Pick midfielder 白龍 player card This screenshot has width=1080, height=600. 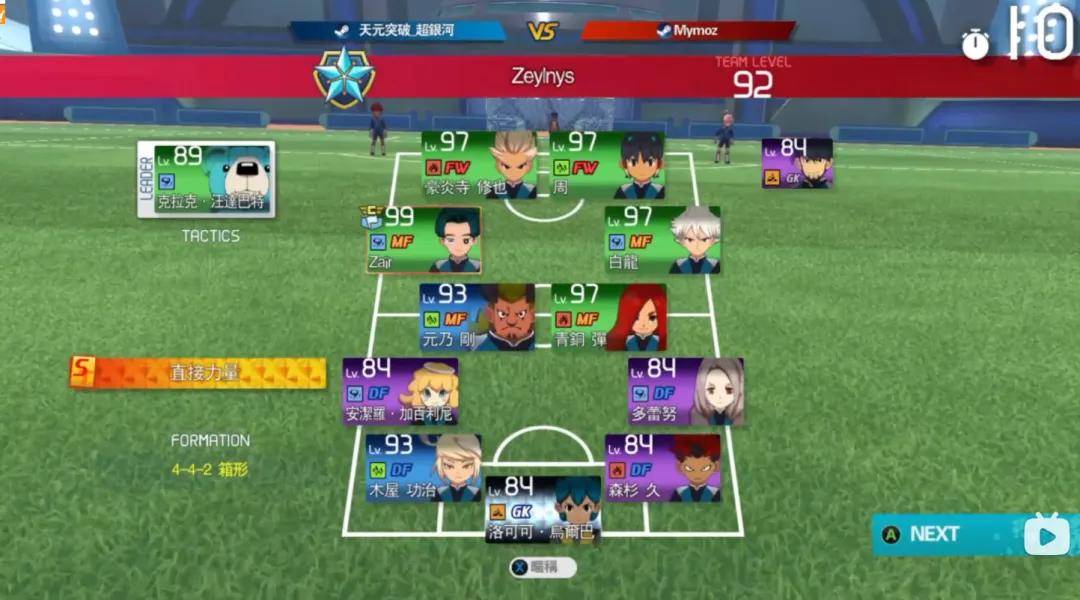[x=662, y=240]
